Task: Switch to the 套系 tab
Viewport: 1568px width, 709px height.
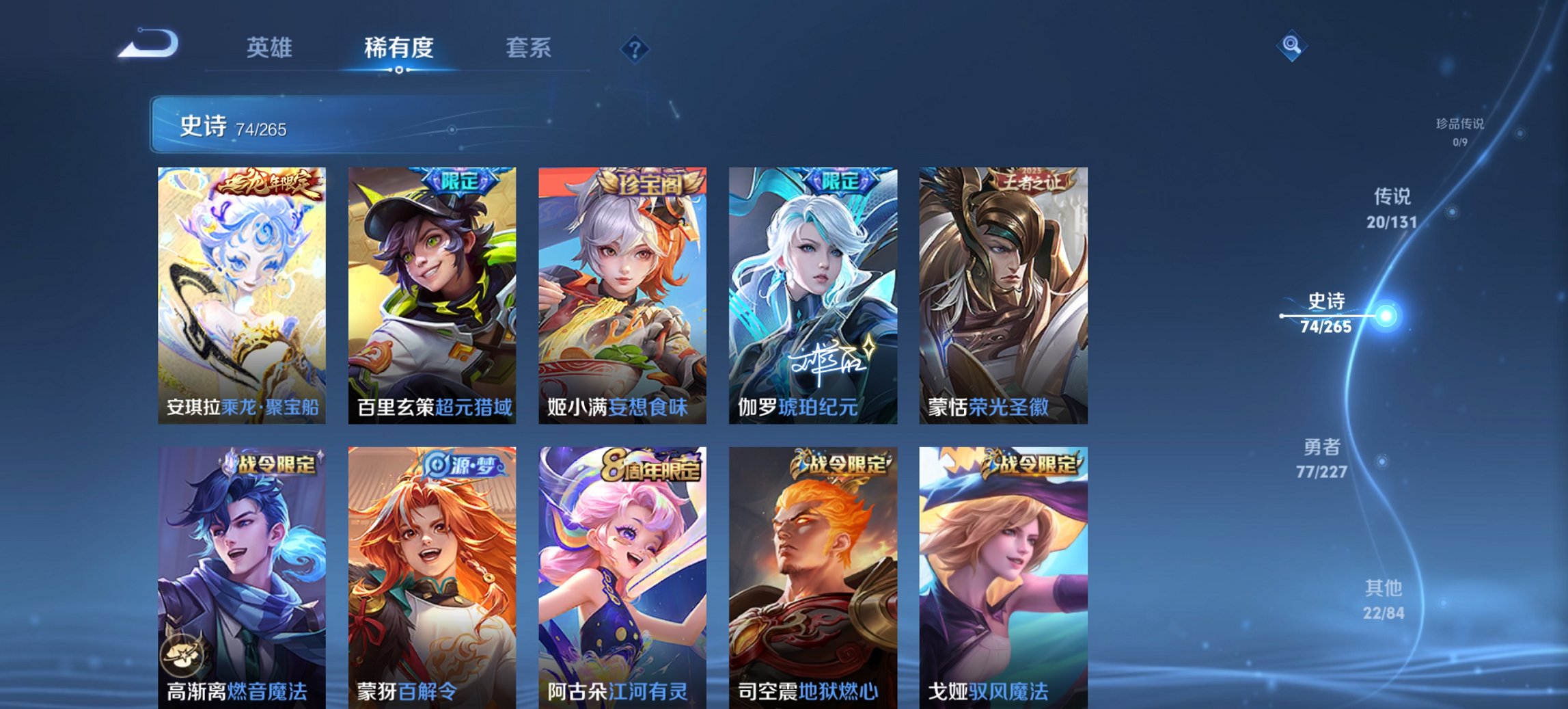Action: point(529,49)
